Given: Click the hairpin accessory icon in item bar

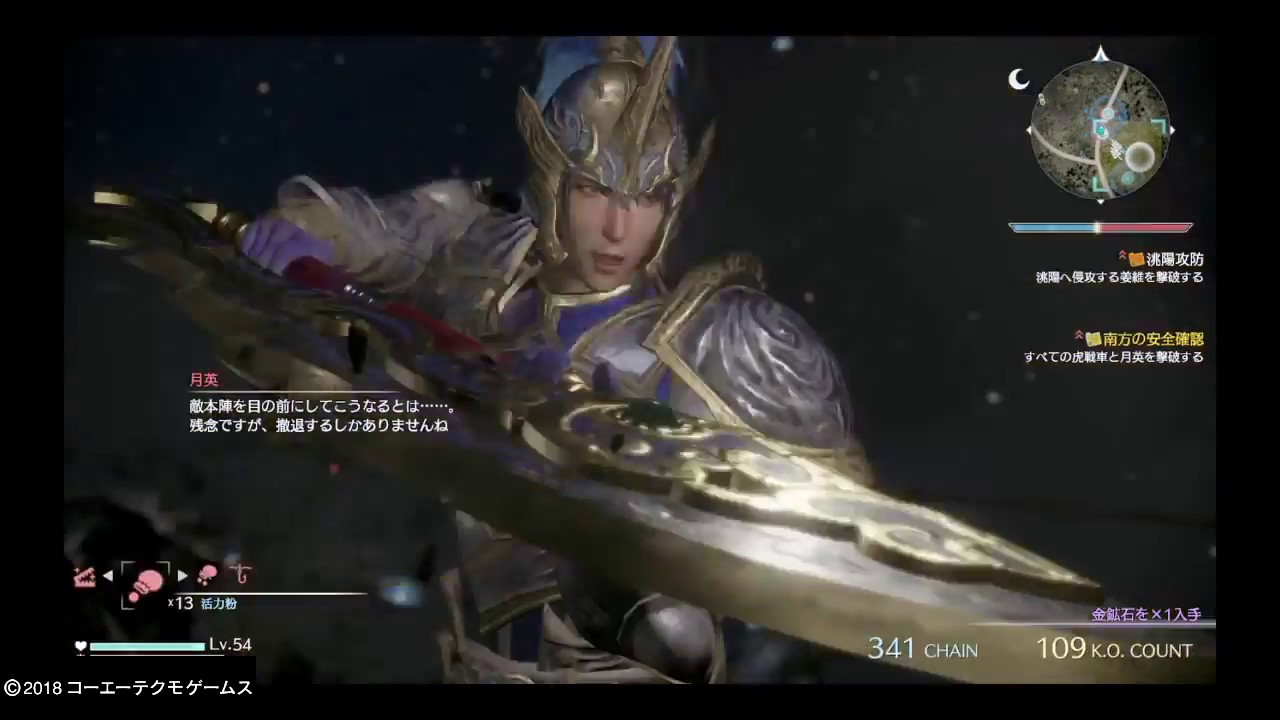Looking at the screenshot, I should (x=238, y=573).
